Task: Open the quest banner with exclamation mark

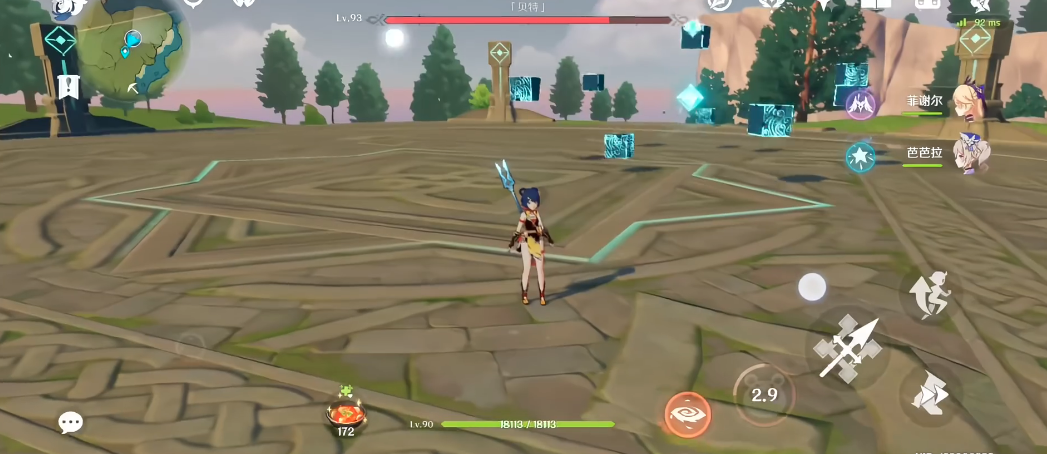Action: pyautogui.click(x=68, y=86)
